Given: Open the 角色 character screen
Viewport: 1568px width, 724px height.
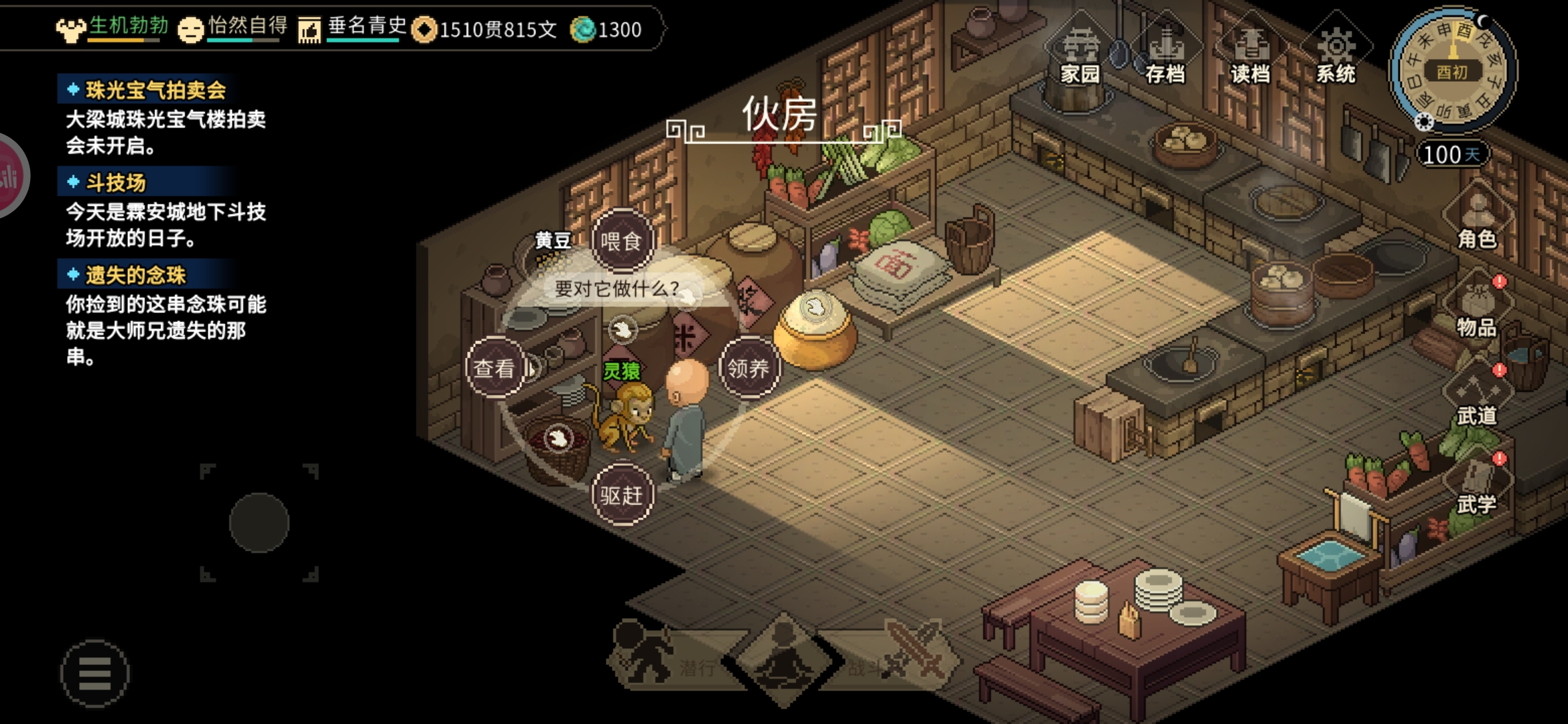Looking at the screenshot, I should (1477, 218).
